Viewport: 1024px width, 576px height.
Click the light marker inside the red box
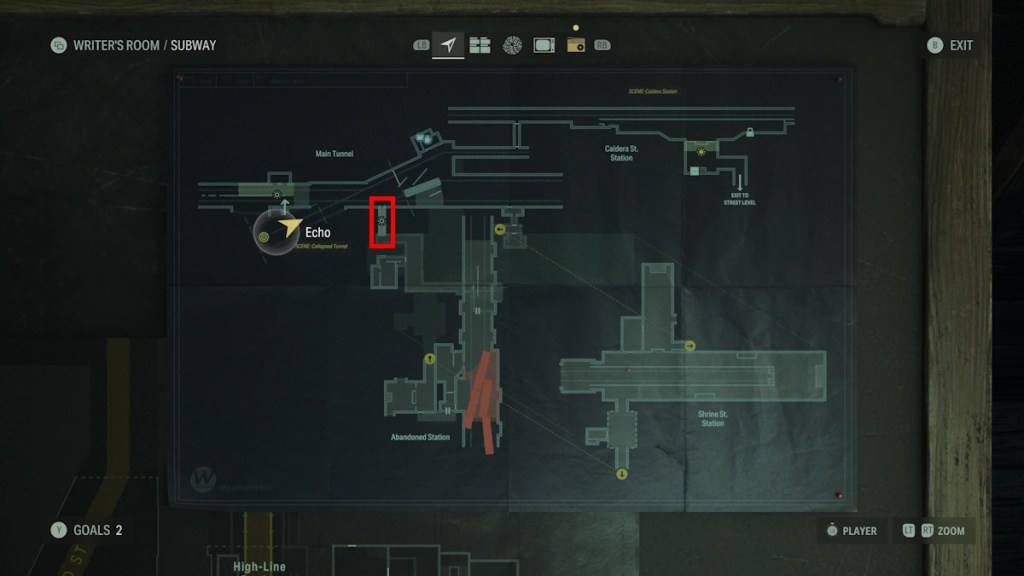(382, 221)
